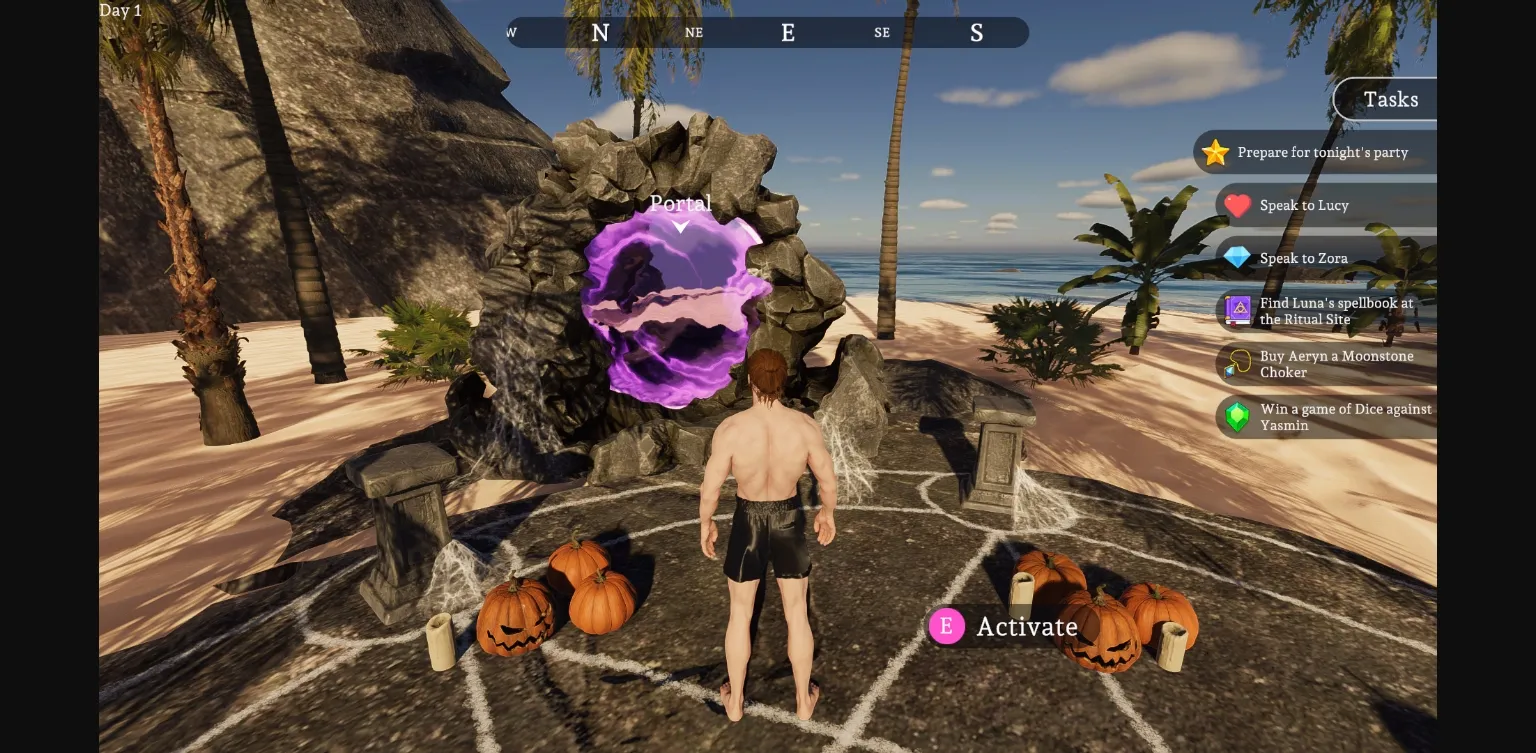Image resolution: width=1536 pixels, height=753 pixels.
Task: Click the E direction on the compass
Action: (788, 32)
